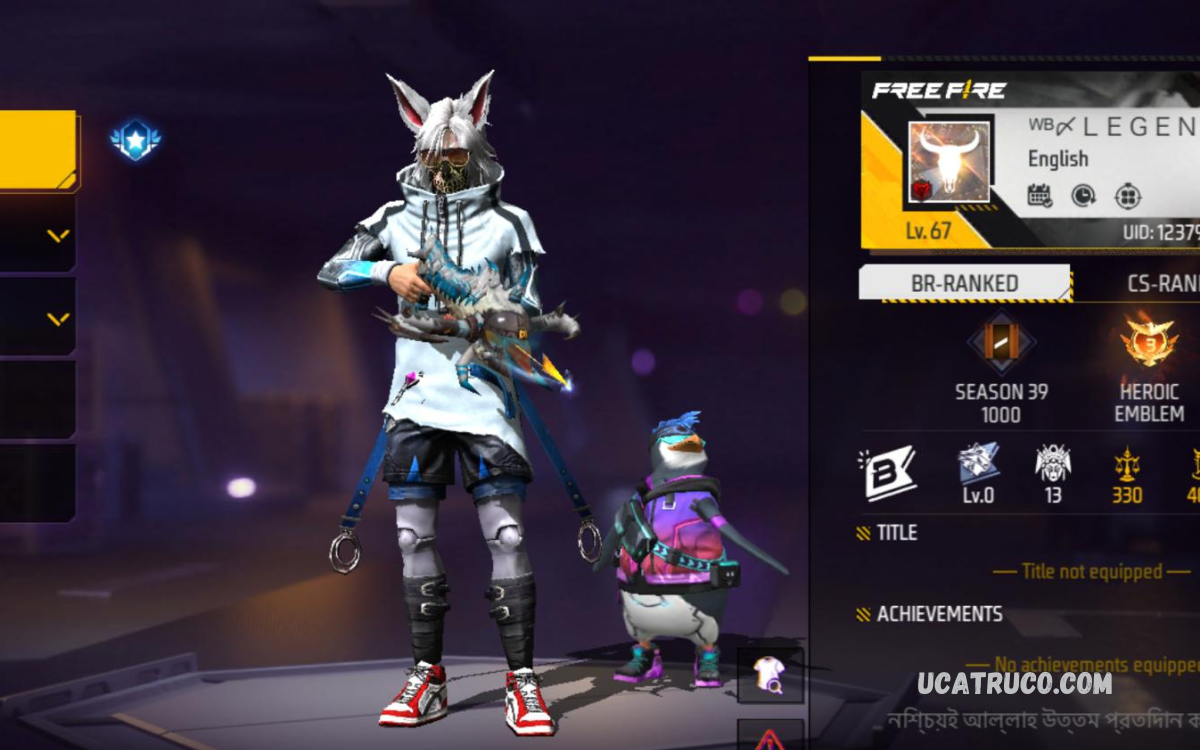Open the B booyah pass icon
The height and width of the screenshot is (750, 1200).
coord(888,472)
